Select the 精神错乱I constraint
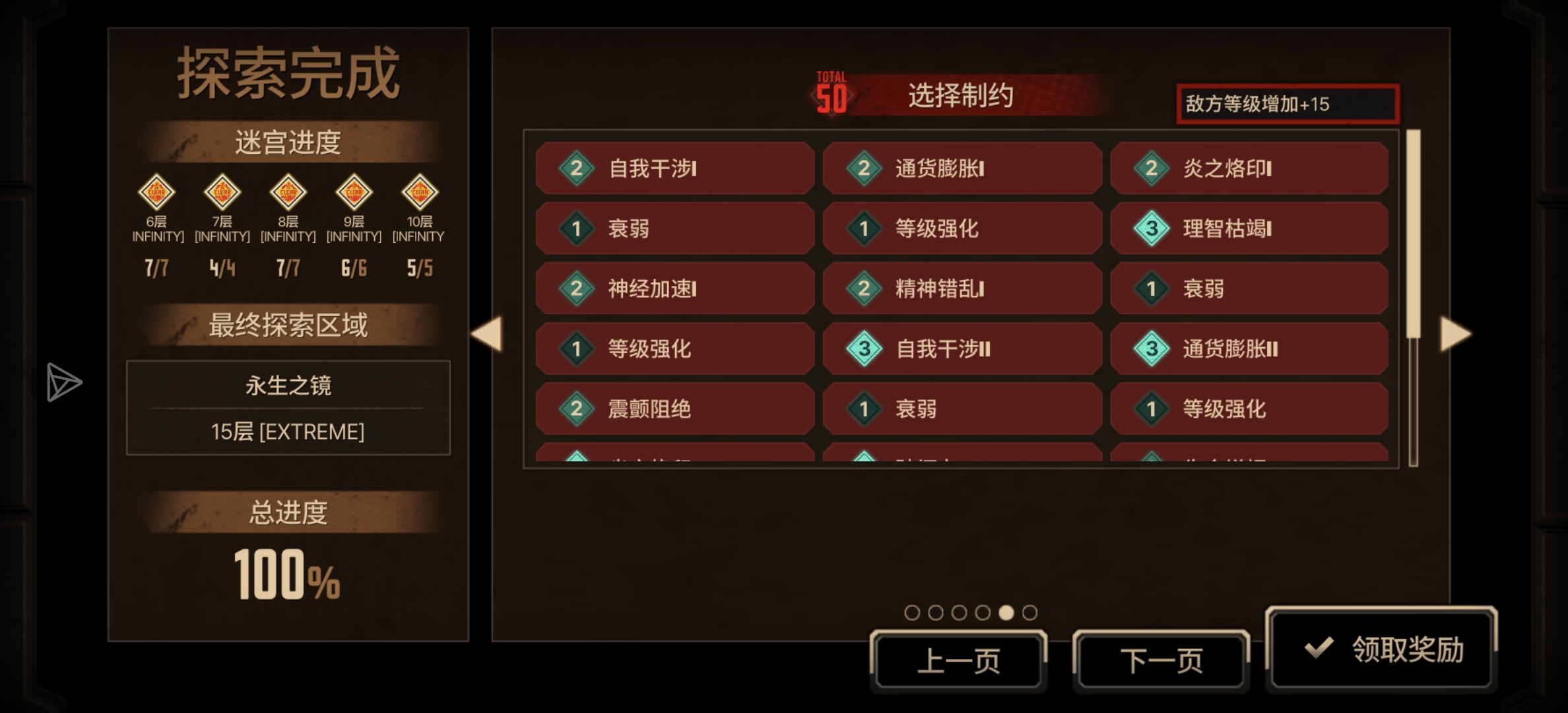The width and height of the screenshot is (1568, 713). tap(962, 289)
